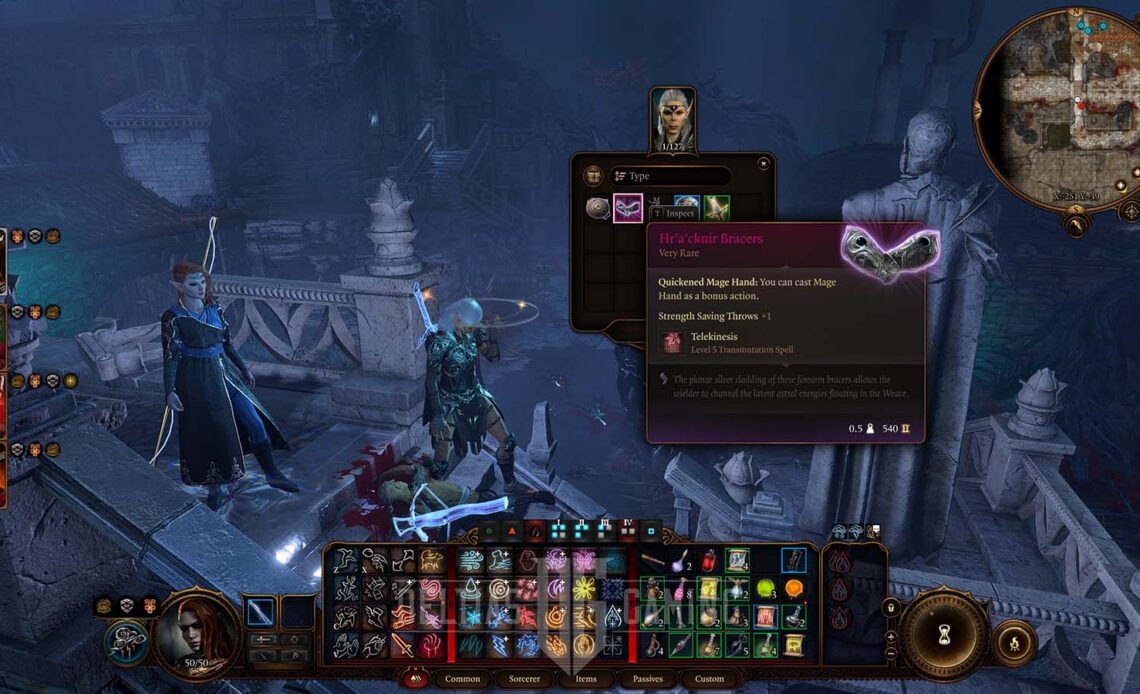Select the equipped melee weapon slot
Screen dimensions: 1140x694
point(261,611)
